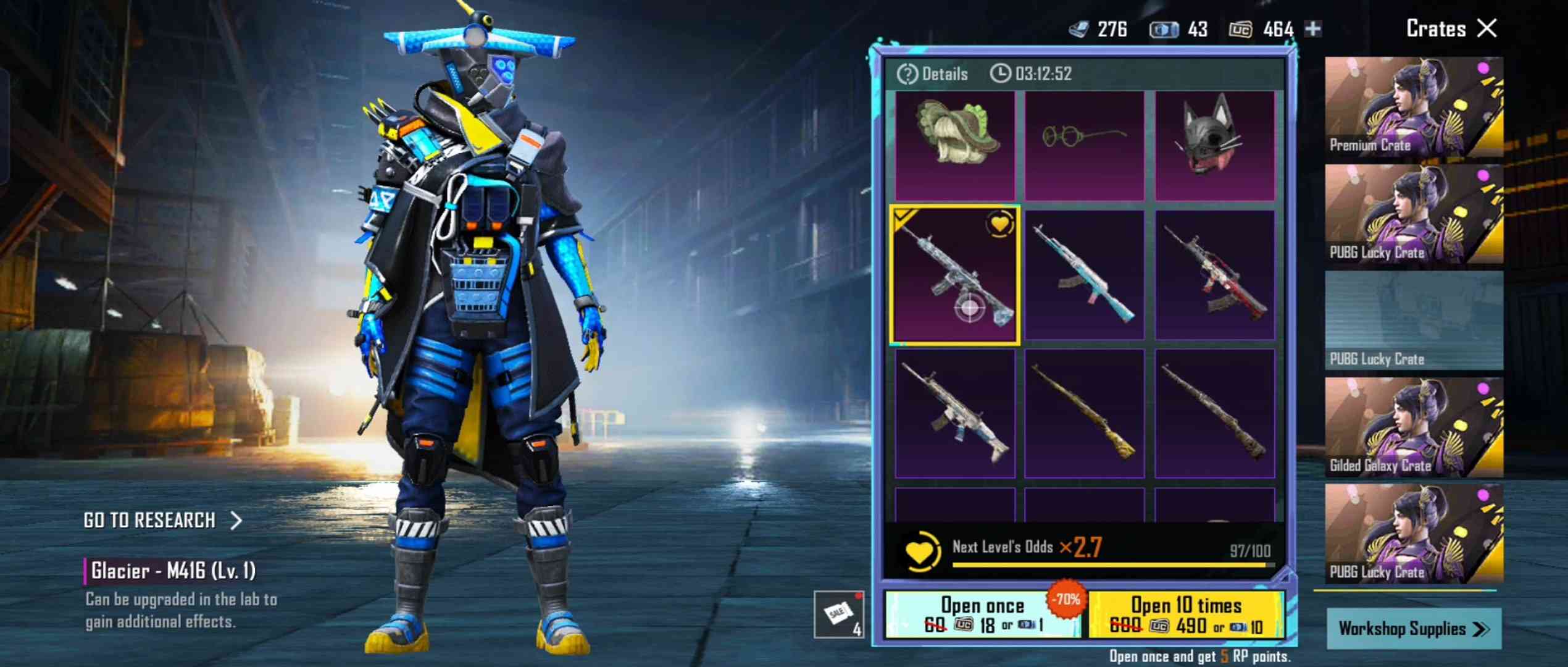Close the Crates screen
Image resolution: width=1568 pixels, height=667 pixels.
[x=1487, y=28]
